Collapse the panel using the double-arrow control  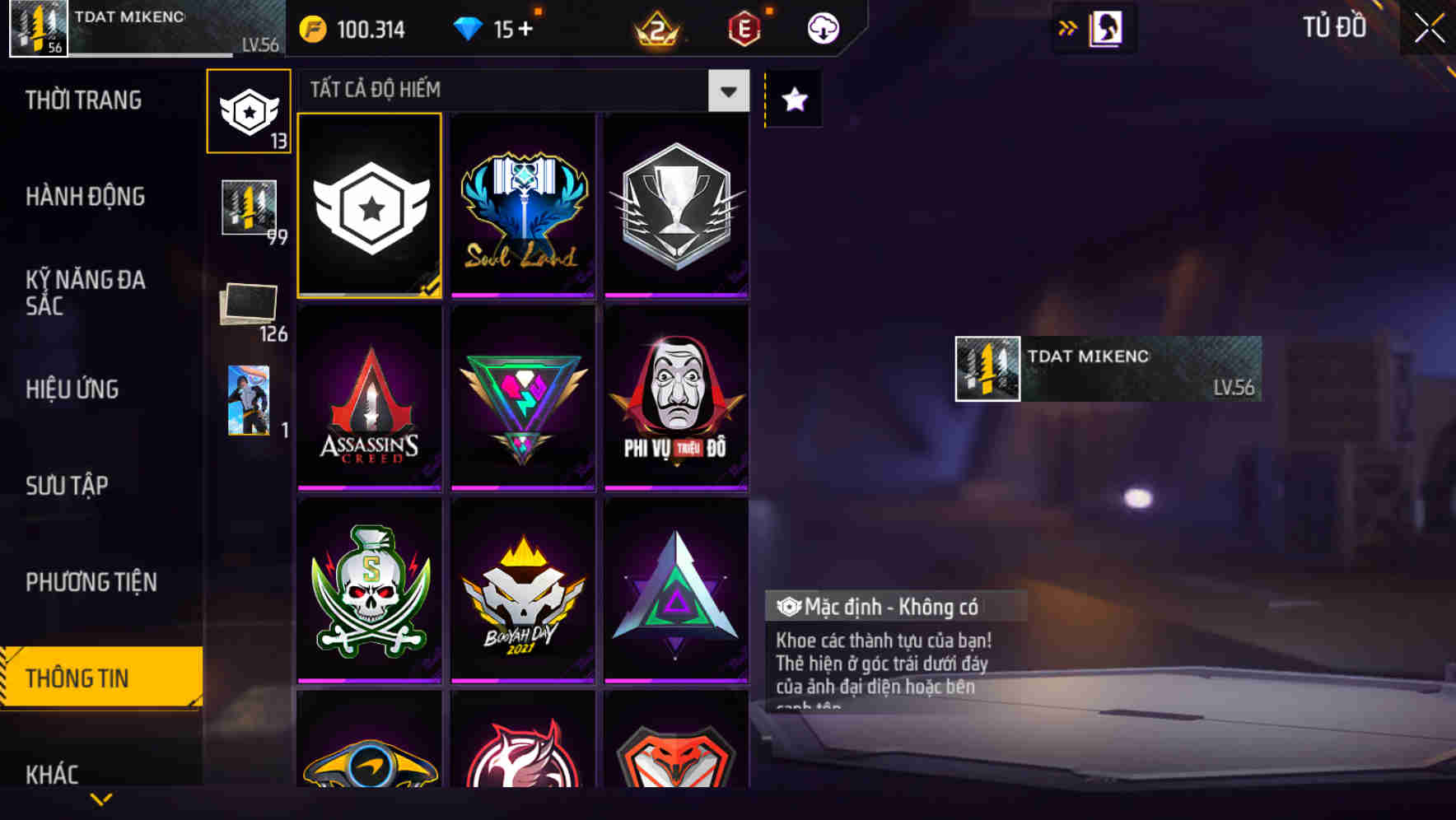pyautogui.click(x=1067, y=26)
